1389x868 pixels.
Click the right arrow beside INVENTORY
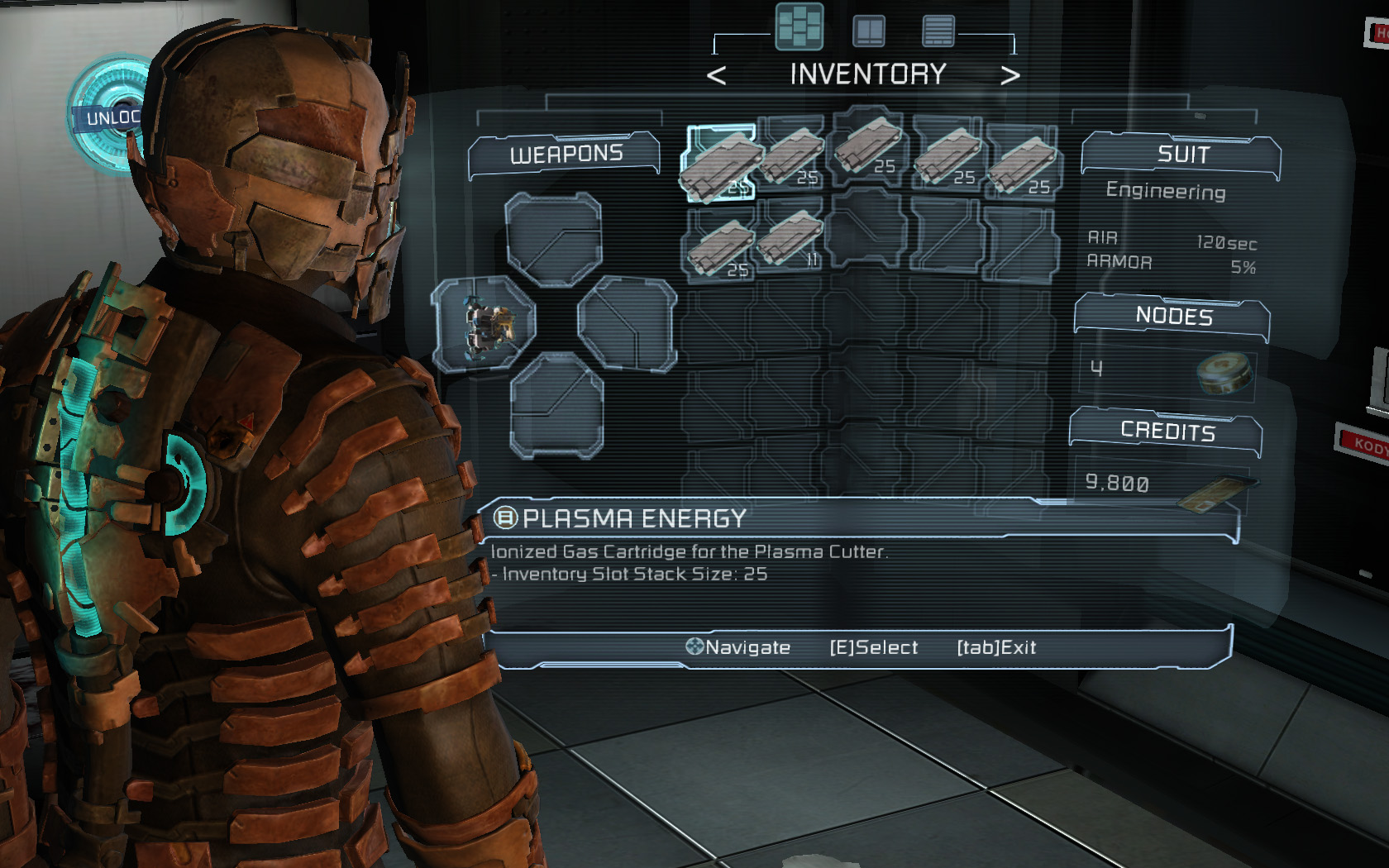point(1010,76)
